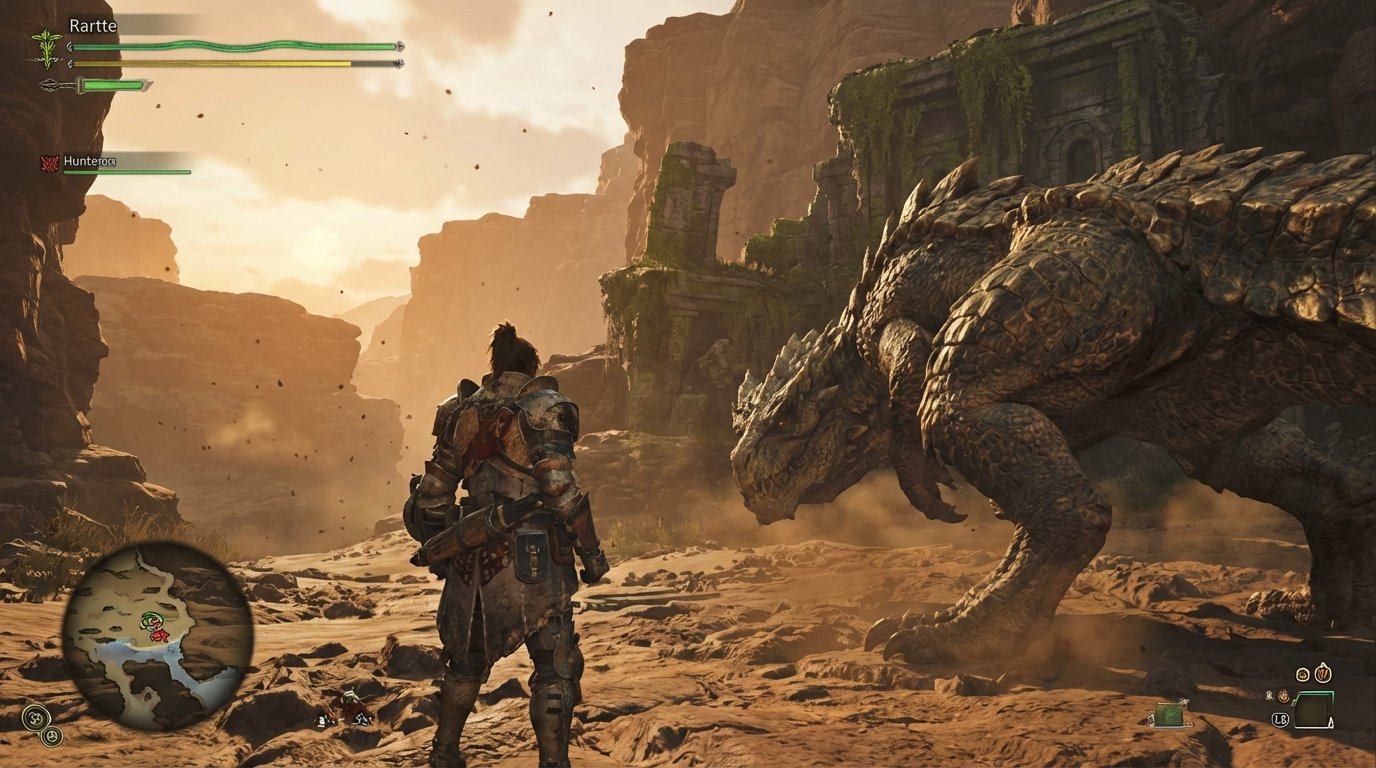
Task: Click the sharpness weapon gauge icon
Action: [x=52, y=83]
